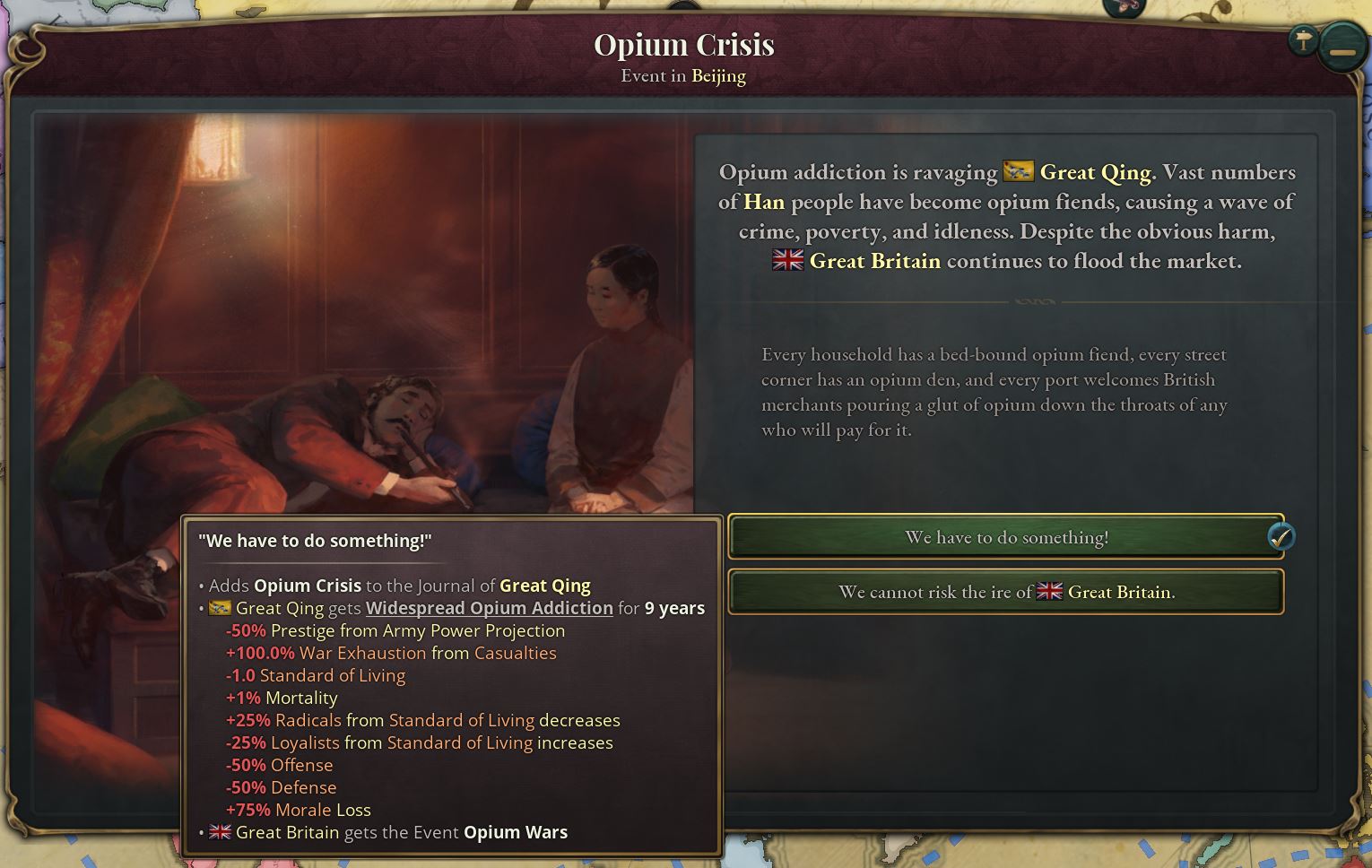Image resolution: width=1372 pixels, height=868 pixels.
Task: Click the Great Qing flag in the event description
Action: pos(1018,172)
